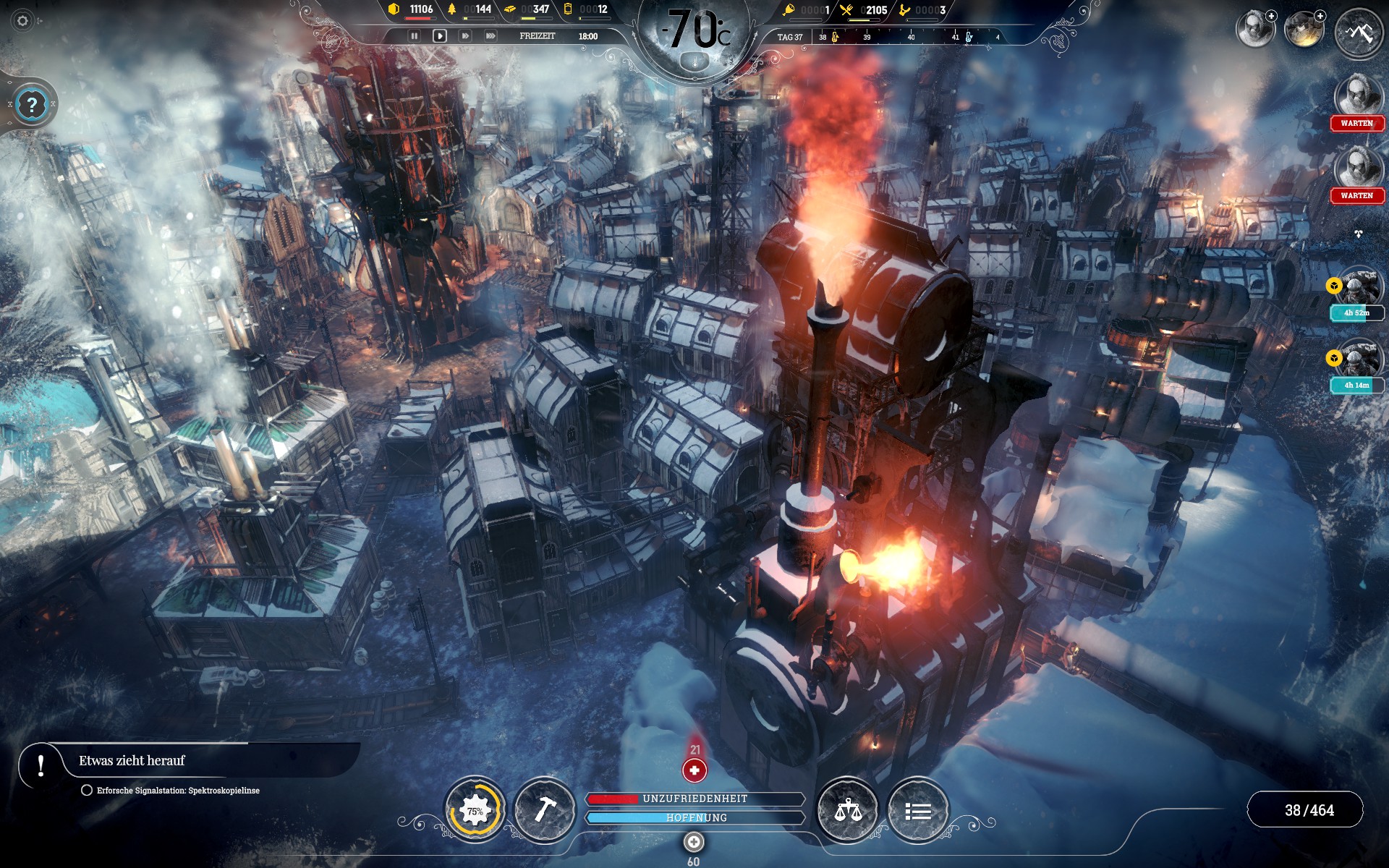Pause the game speed
Viewport: 1389px width, 868px height.
pos(414,36)
